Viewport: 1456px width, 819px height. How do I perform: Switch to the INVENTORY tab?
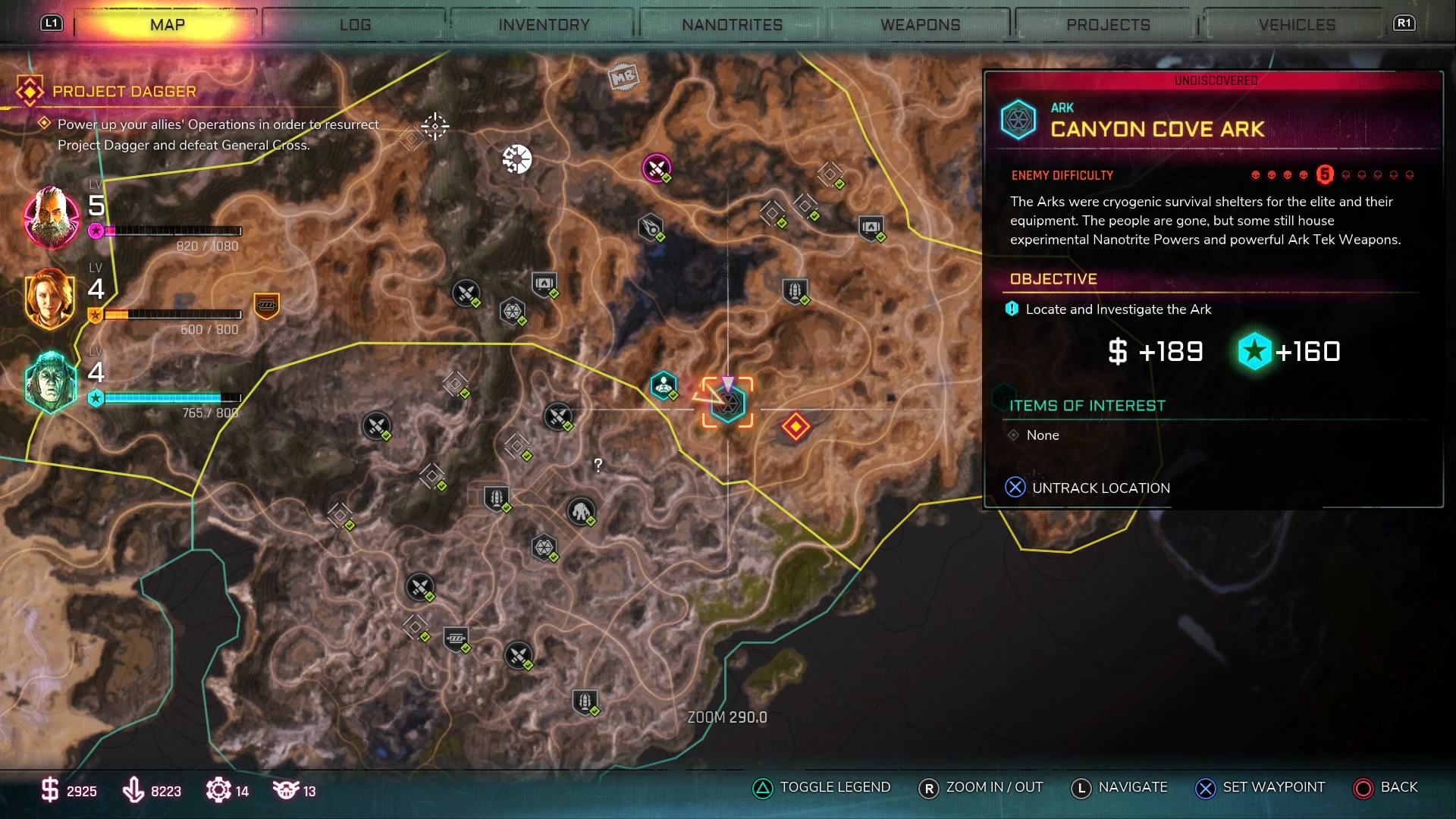(x=543, y=24)
